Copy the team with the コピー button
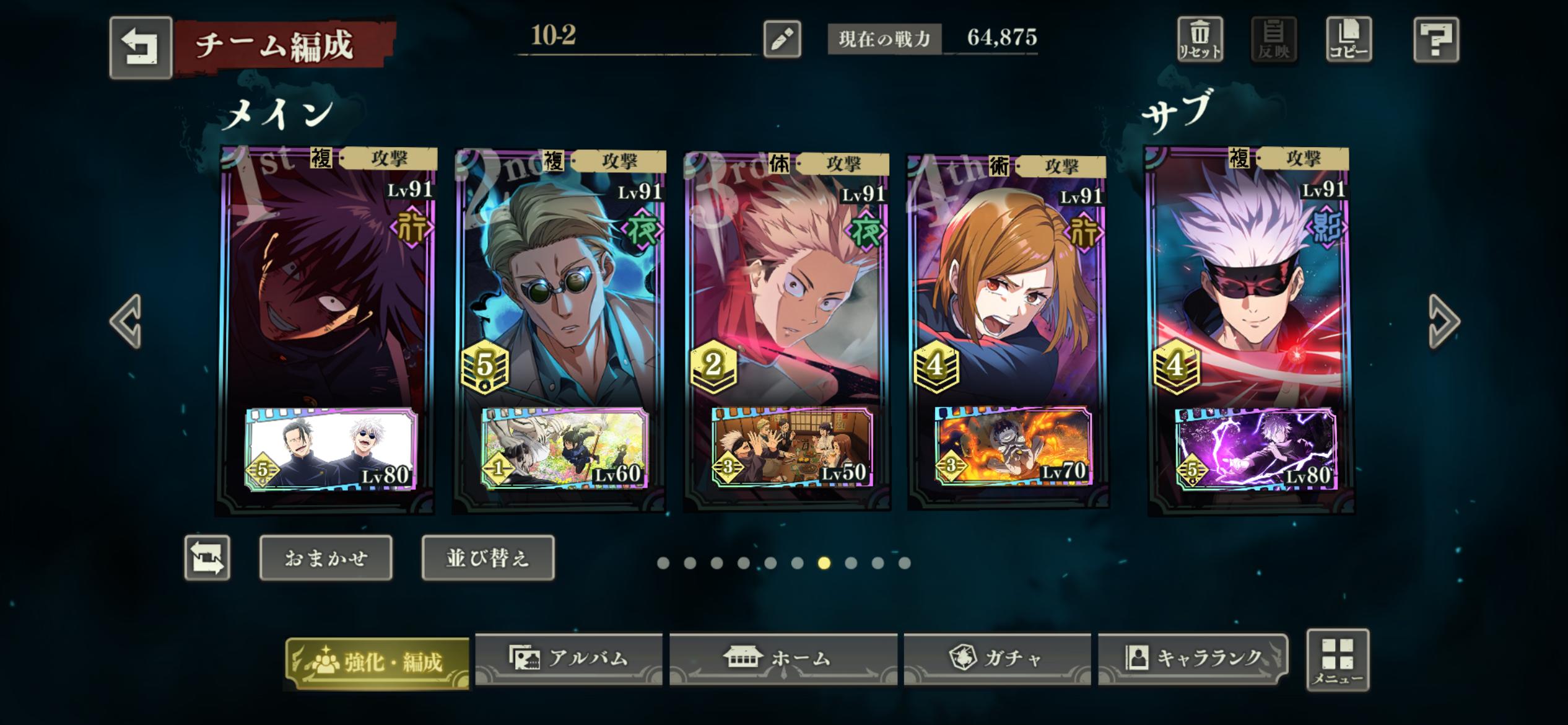1568x725 pixels. tap(1348, 40)
